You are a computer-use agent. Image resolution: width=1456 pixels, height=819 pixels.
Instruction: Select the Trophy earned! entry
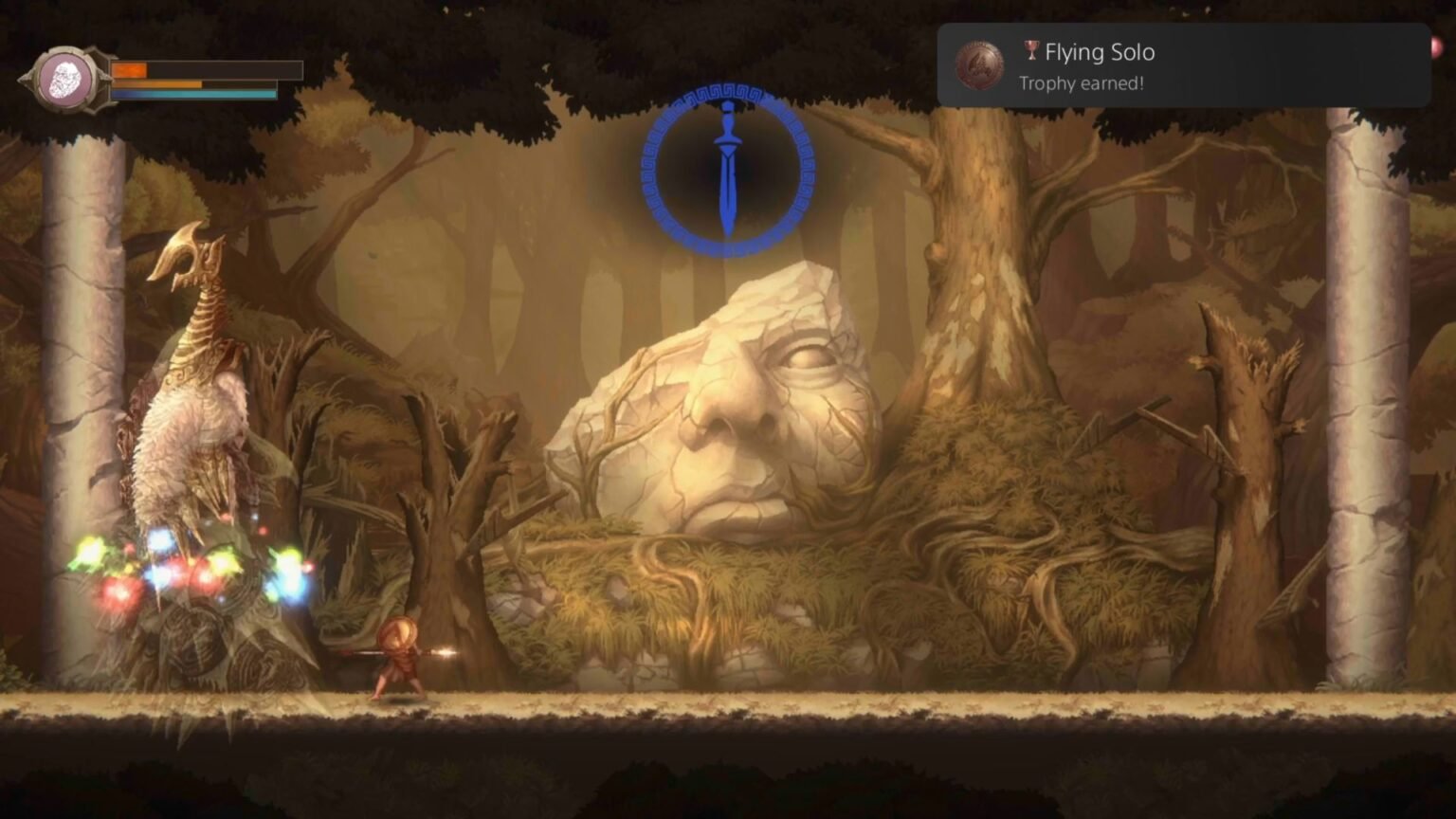coord(1081,84)
